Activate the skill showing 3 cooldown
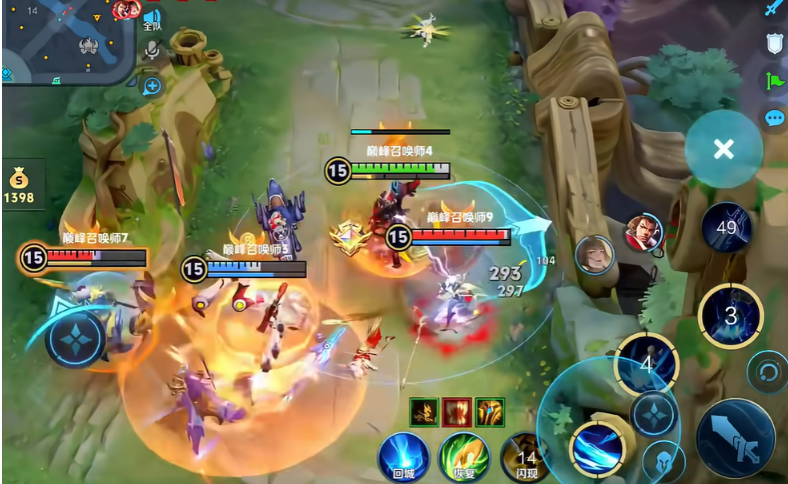 (731, 316)
